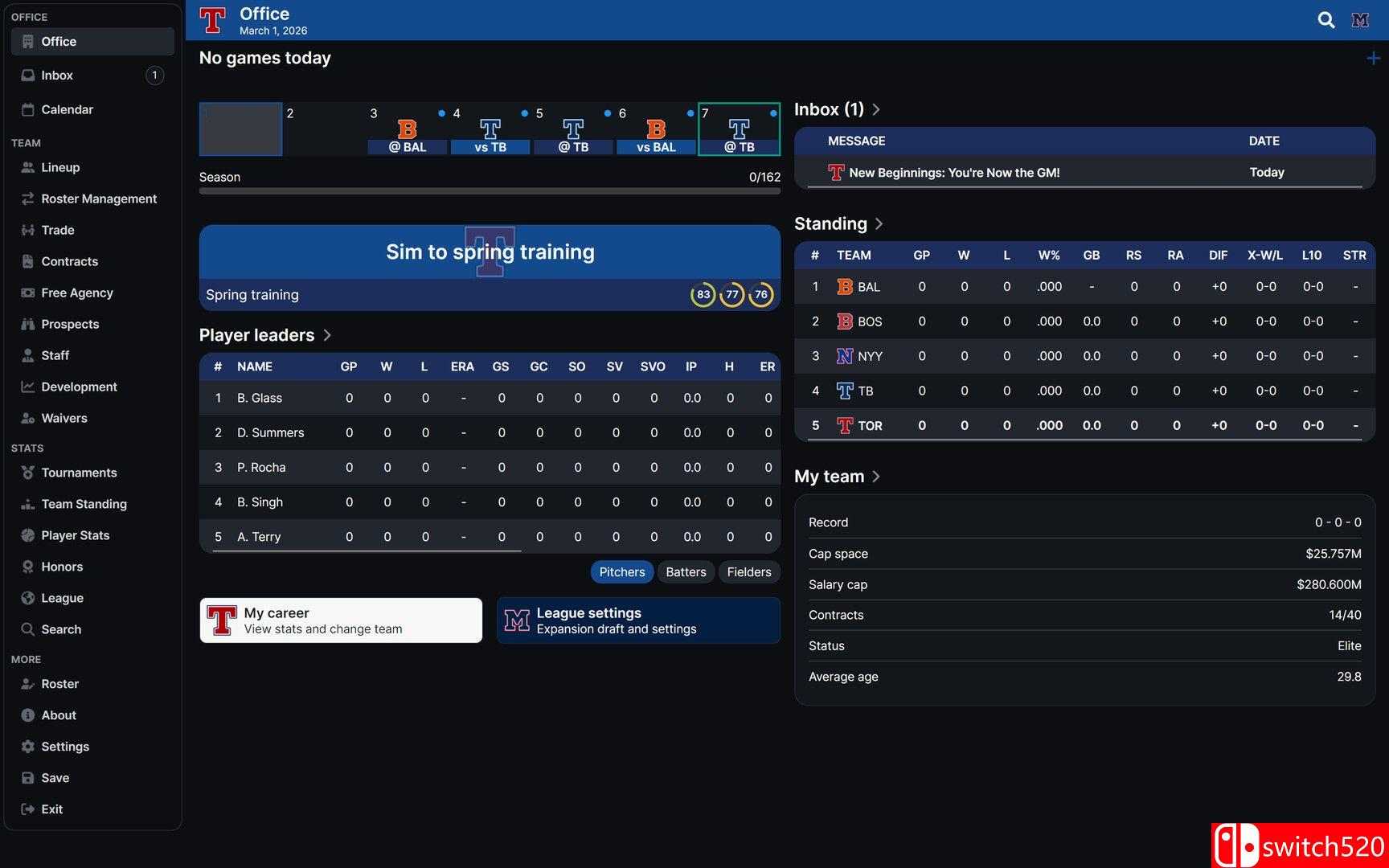Toggle the Pitchers stats view
Viewport: 1389px width, 868px height.
[x=621, y=571]
